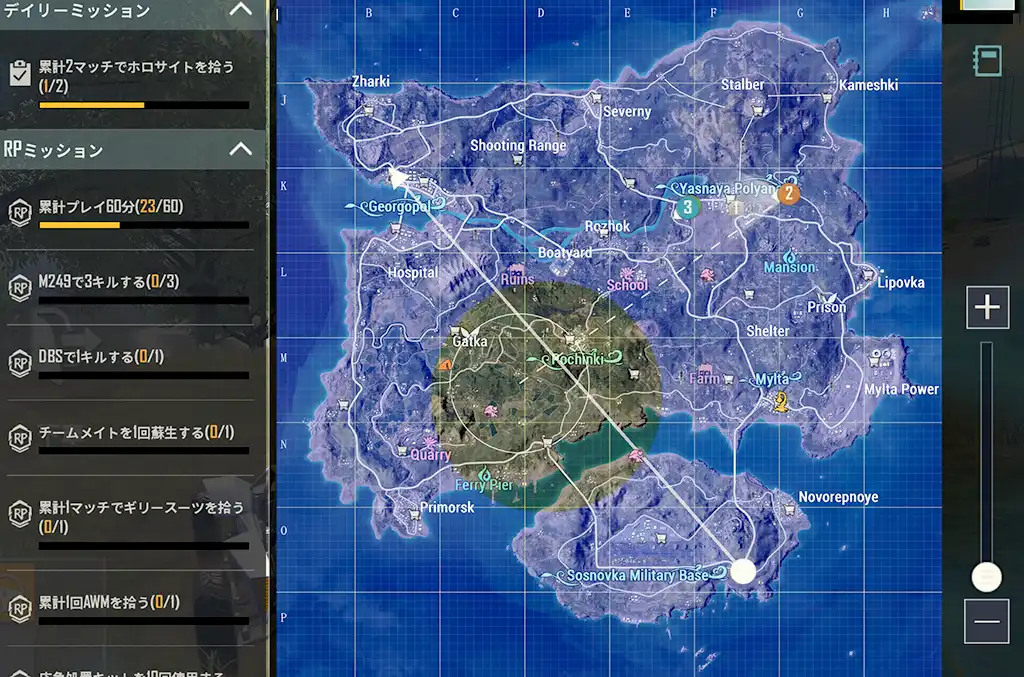Zoom in the map with plus button
The image size is (1024, 677).
(x=987, y=307)
